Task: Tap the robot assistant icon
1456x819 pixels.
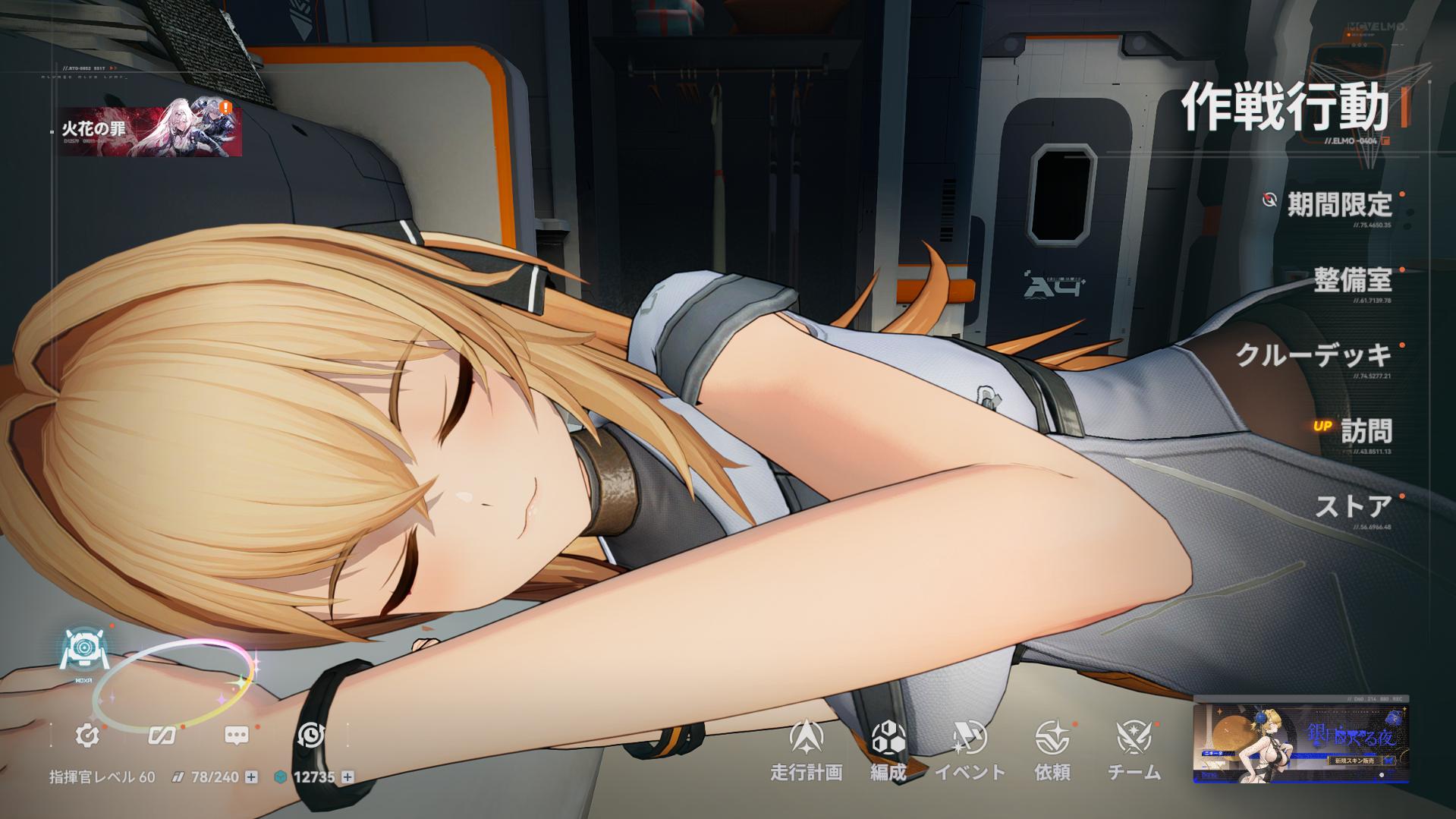Action: (x=80, y=651)
